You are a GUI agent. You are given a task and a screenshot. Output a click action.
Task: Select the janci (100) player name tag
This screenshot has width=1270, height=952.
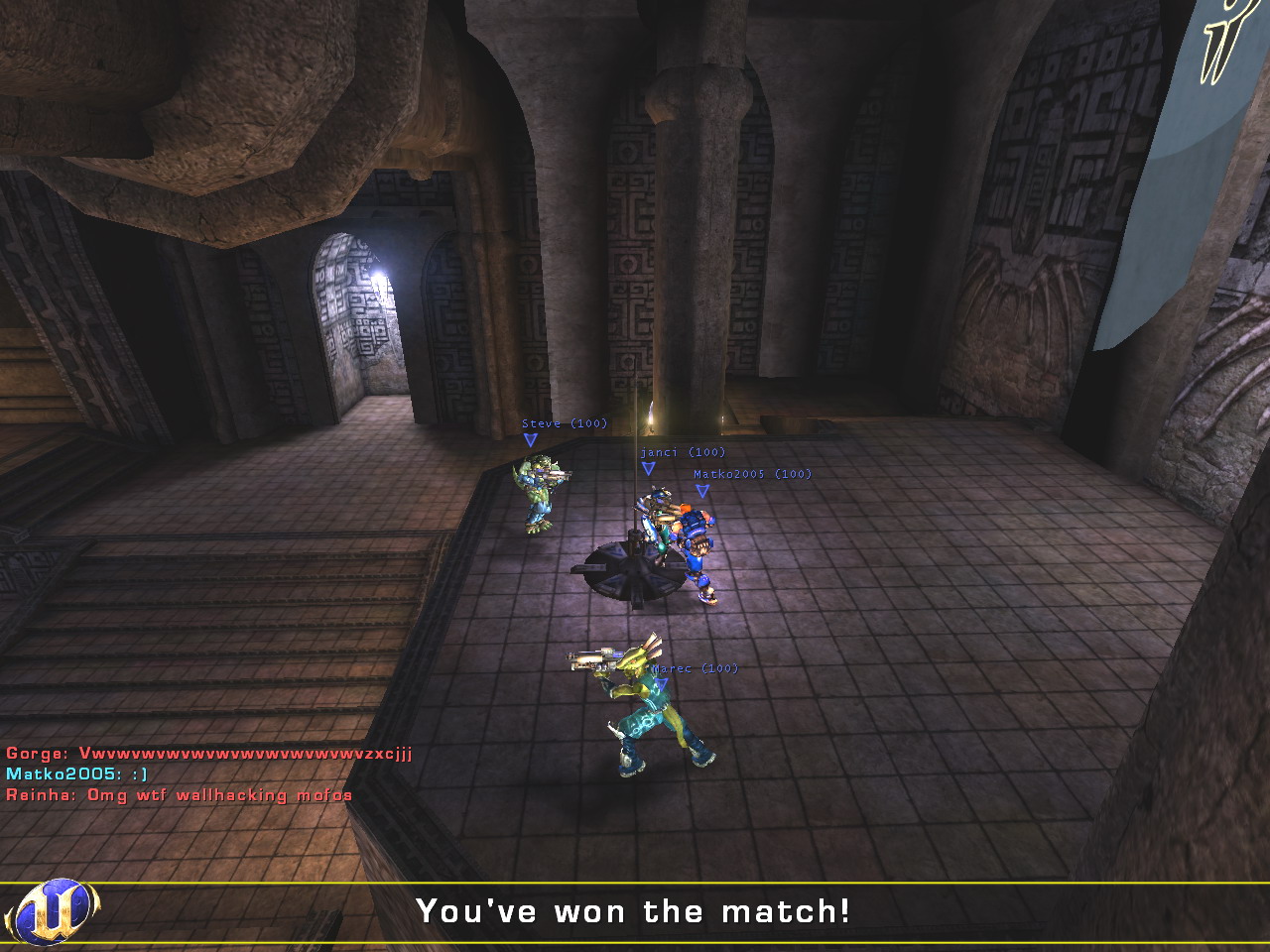coord(683,452)
